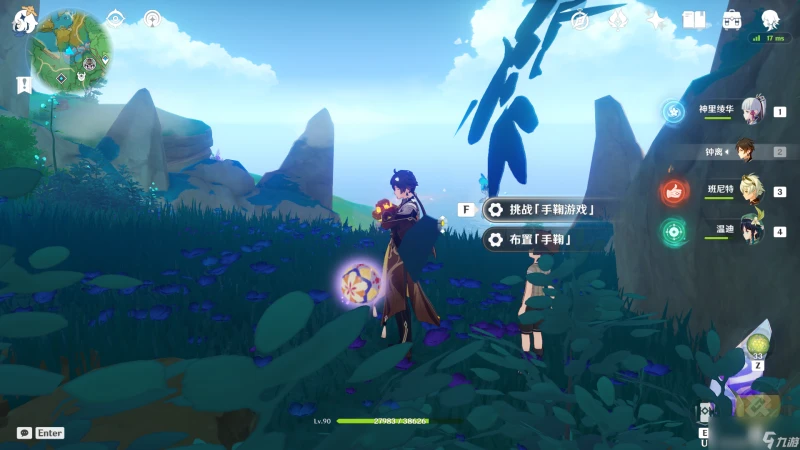The width and height of the screenshot is (800, 450).
Task: Open the Paimon menu icon
Action: tap(24, 19)
